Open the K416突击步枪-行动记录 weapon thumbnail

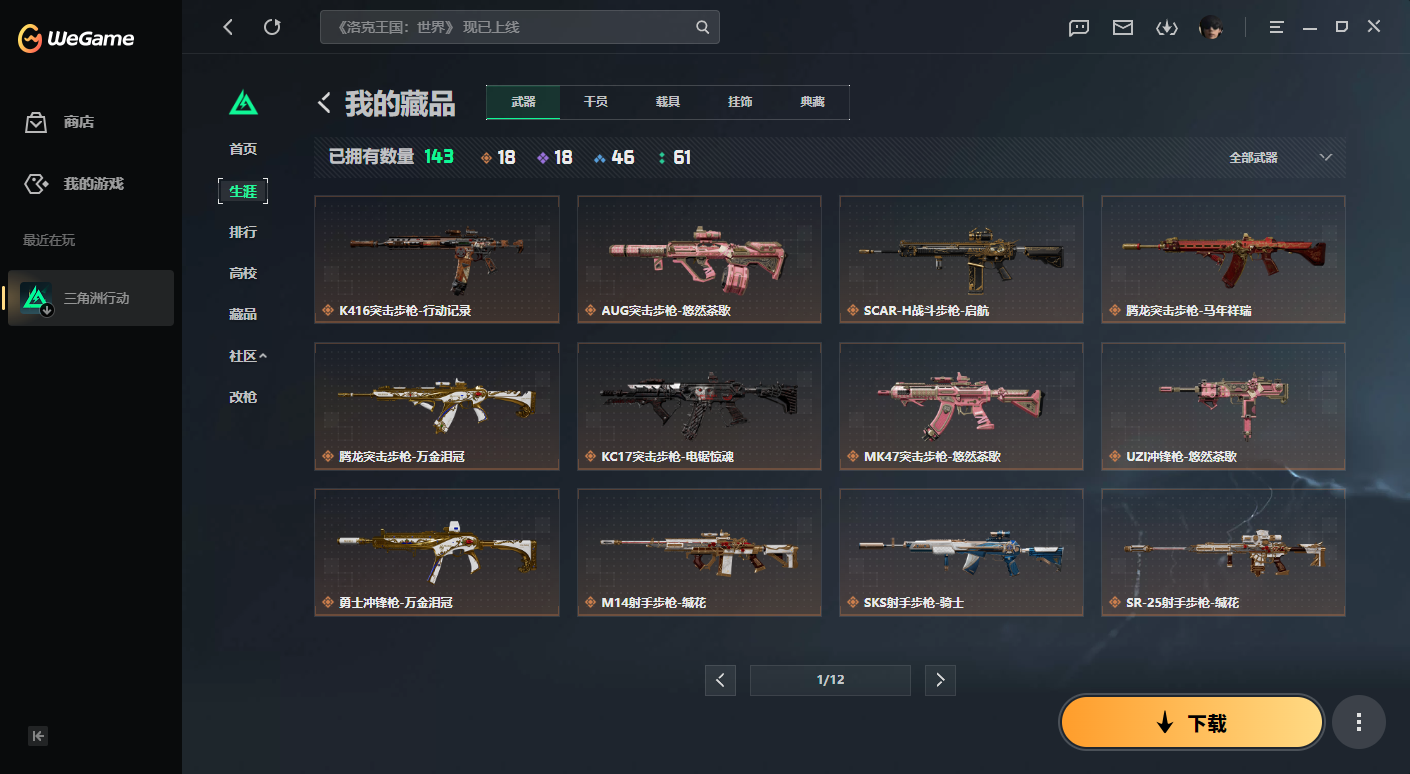click(x=436, y=259)
